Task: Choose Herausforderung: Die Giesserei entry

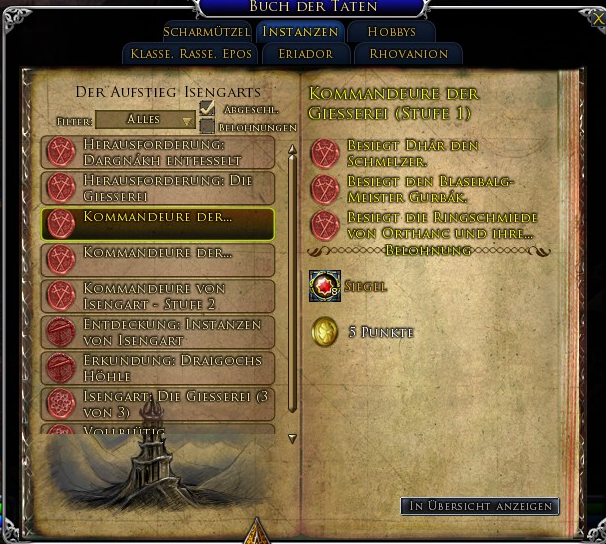Action: click(158, 187)
